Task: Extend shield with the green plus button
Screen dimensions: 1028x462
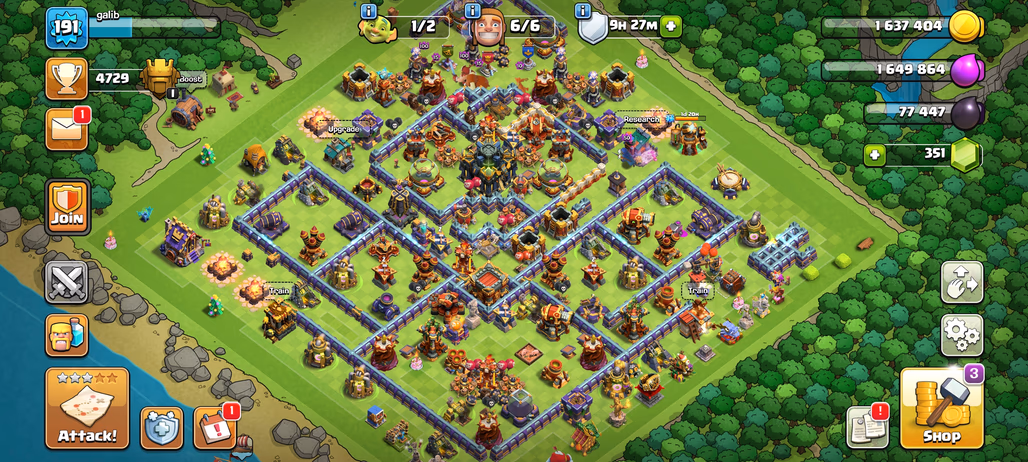Action: (x=670, y=27)
